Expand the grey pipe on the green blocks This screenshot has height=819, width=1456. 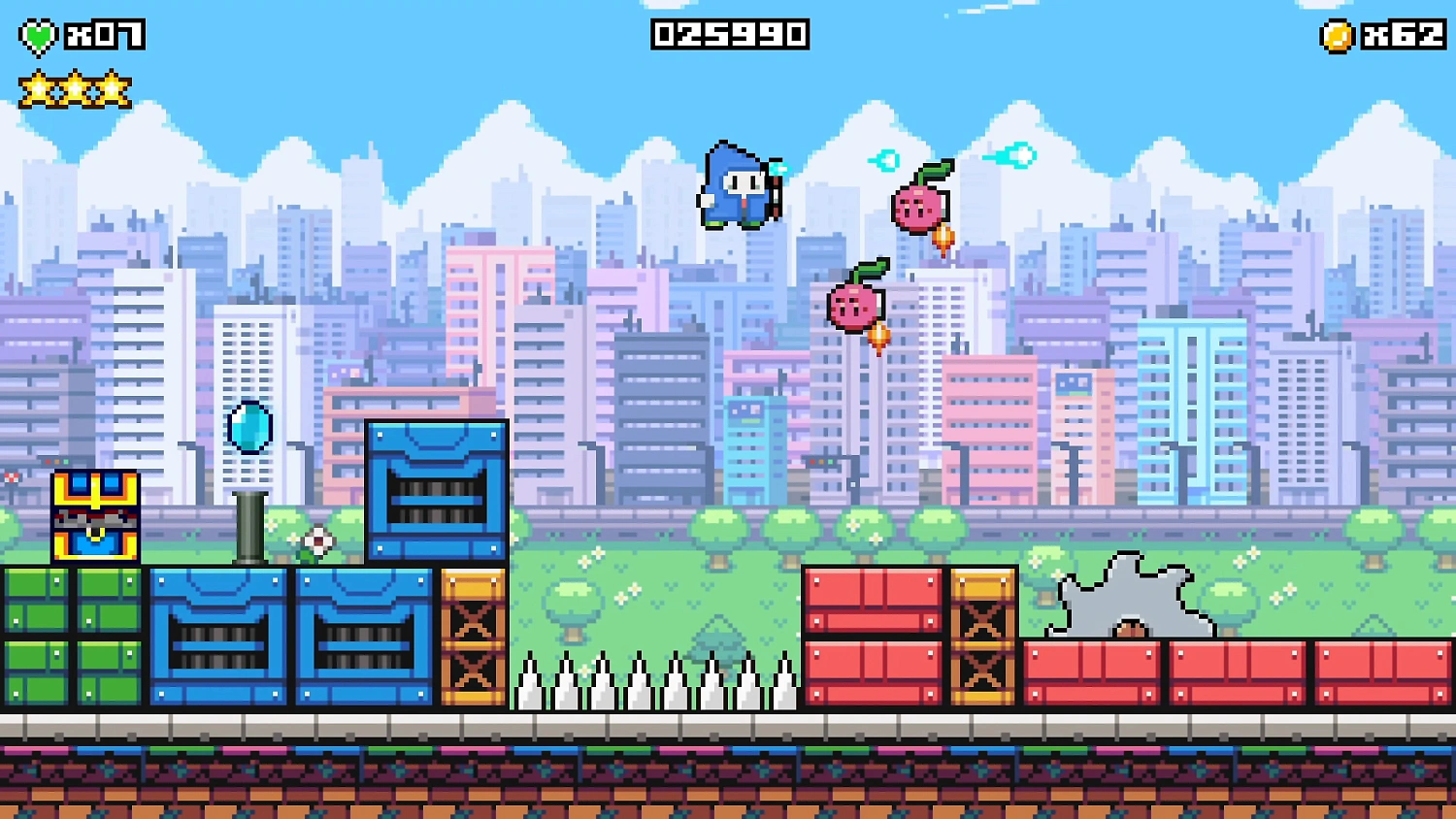point(250,524)
